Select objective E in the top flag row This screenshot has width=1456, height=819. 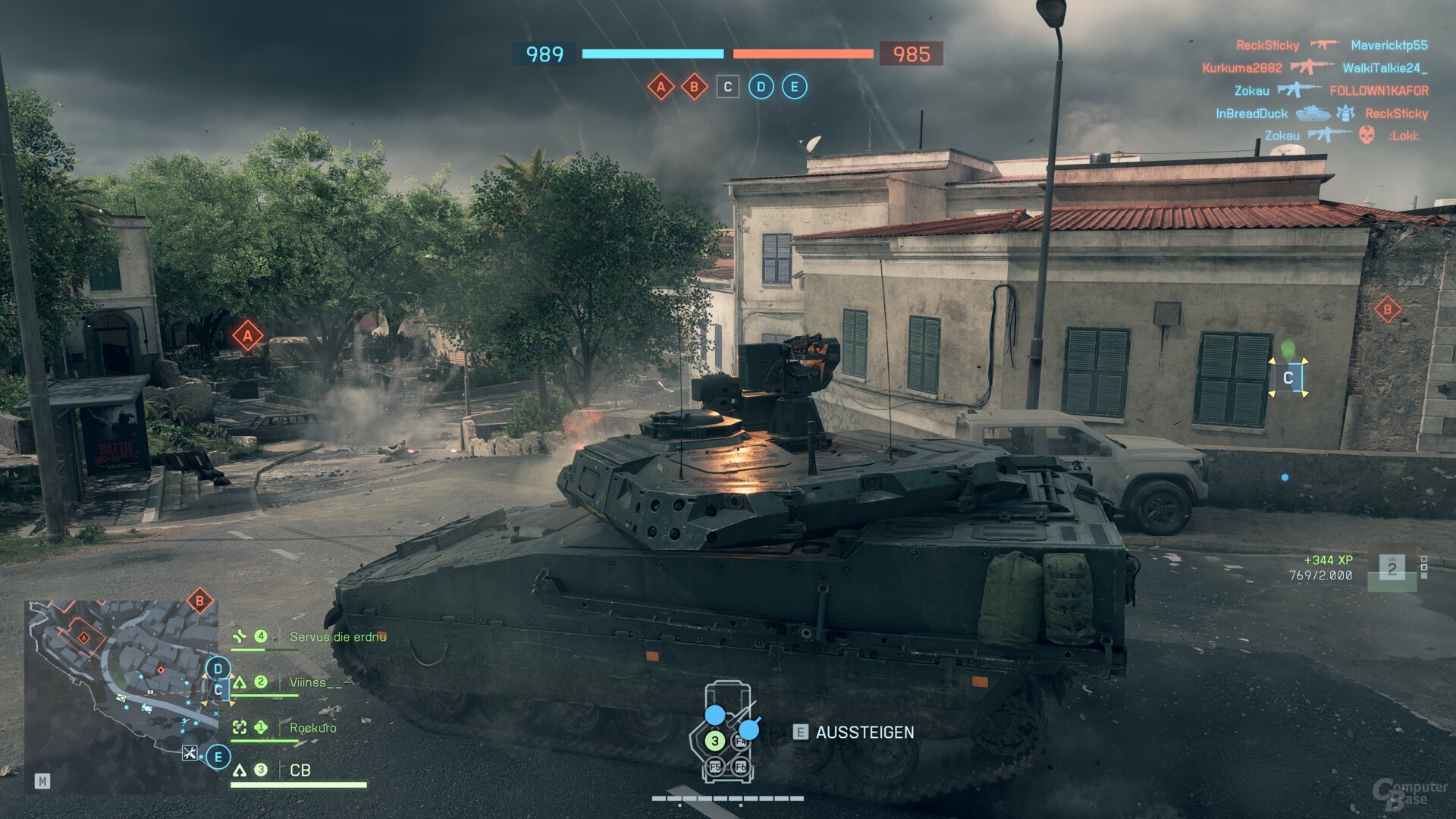(794, 86)
